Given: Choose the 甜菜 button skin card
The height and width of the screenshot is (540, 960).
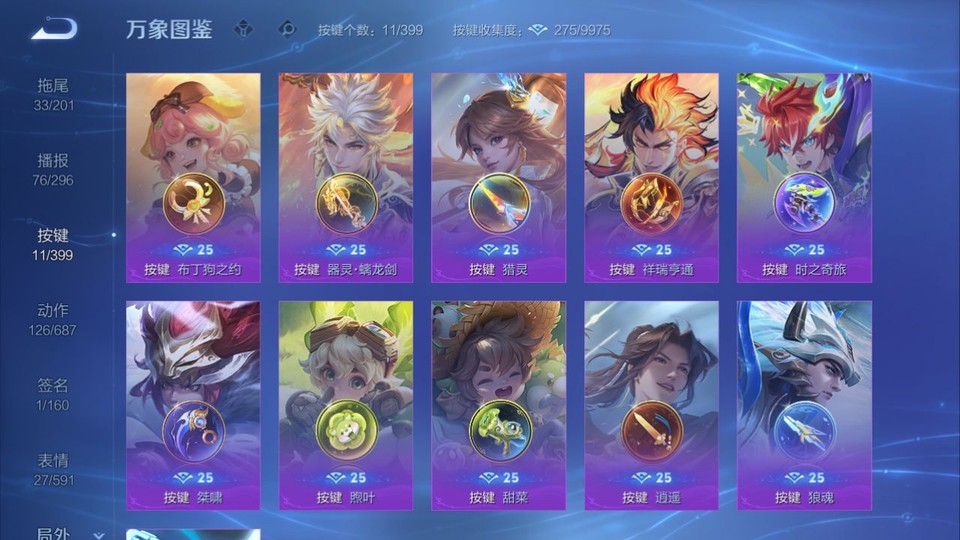Looking at the screenshot, I should (498, 405).
